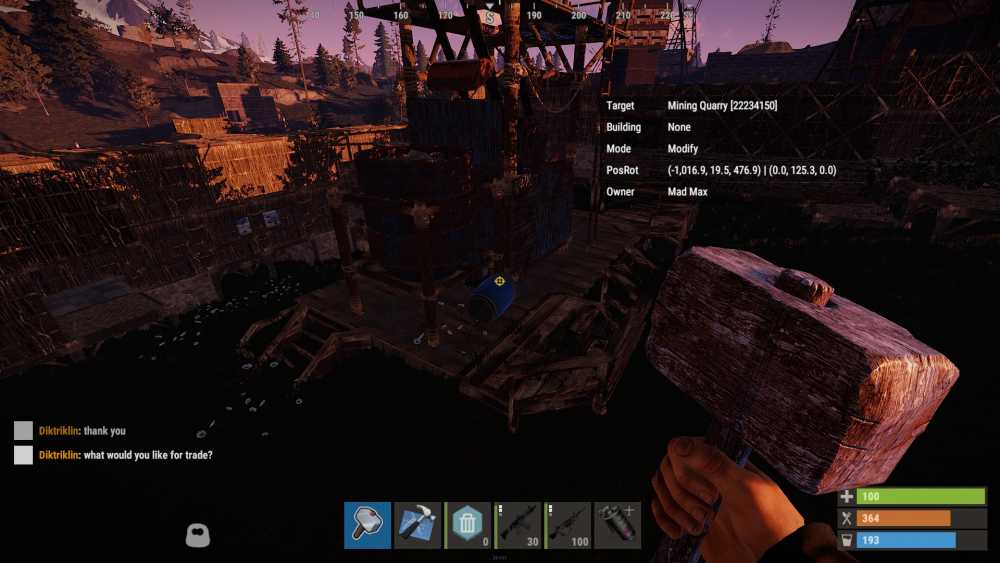Select the rifle with 100 ammo
The width and height of the screenshot is (1000, 563).
567,525
